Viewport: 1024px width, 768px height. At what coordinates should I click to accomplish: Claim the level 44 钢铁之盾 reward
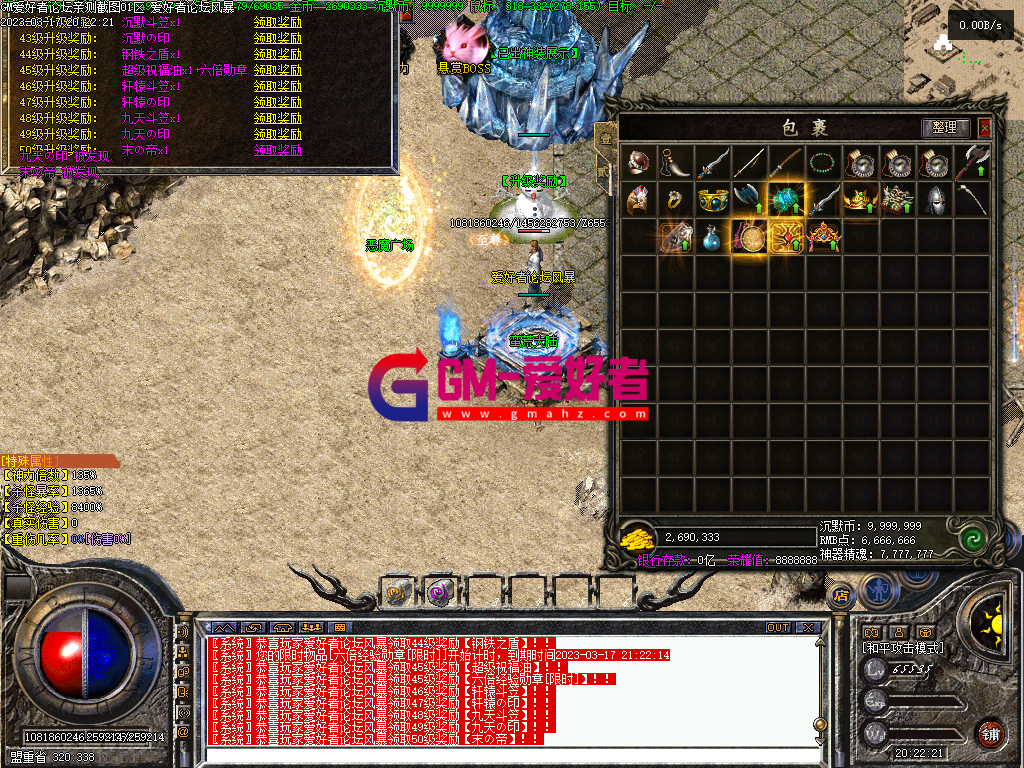[278, 54]
